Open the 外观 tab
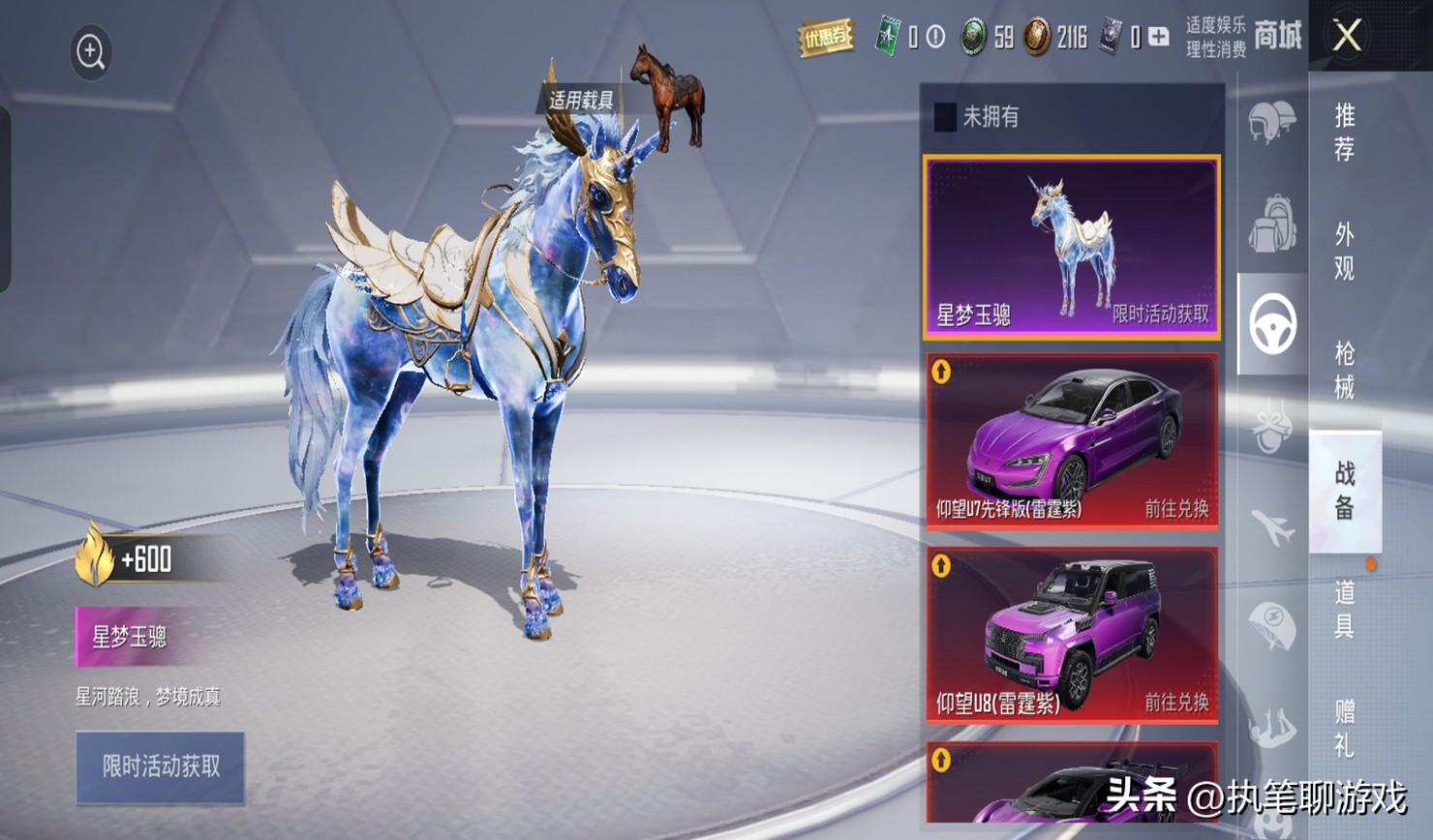 1345,251
